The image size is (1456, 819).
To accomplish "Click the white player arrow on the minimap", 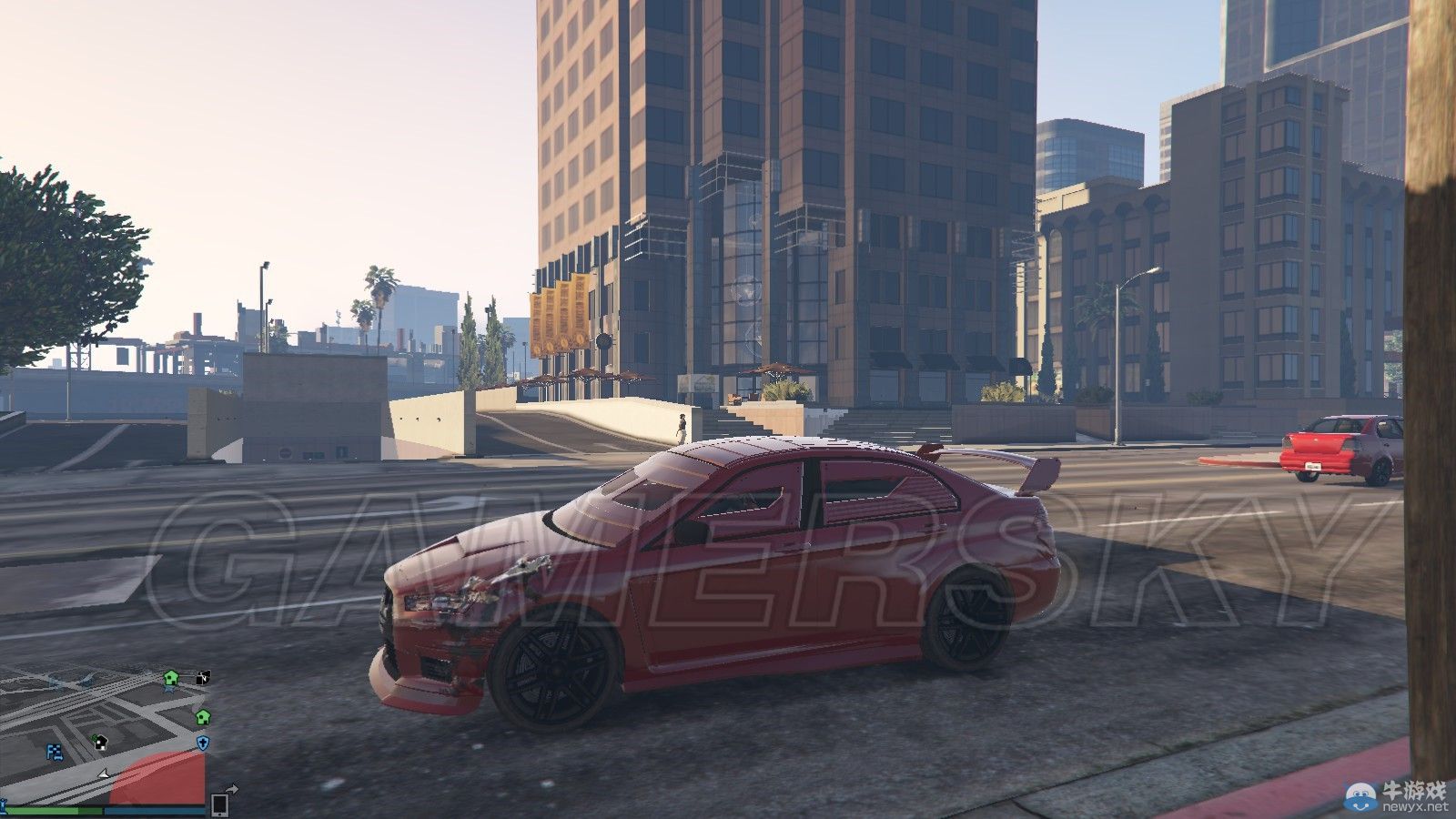I will coord(104,773).
